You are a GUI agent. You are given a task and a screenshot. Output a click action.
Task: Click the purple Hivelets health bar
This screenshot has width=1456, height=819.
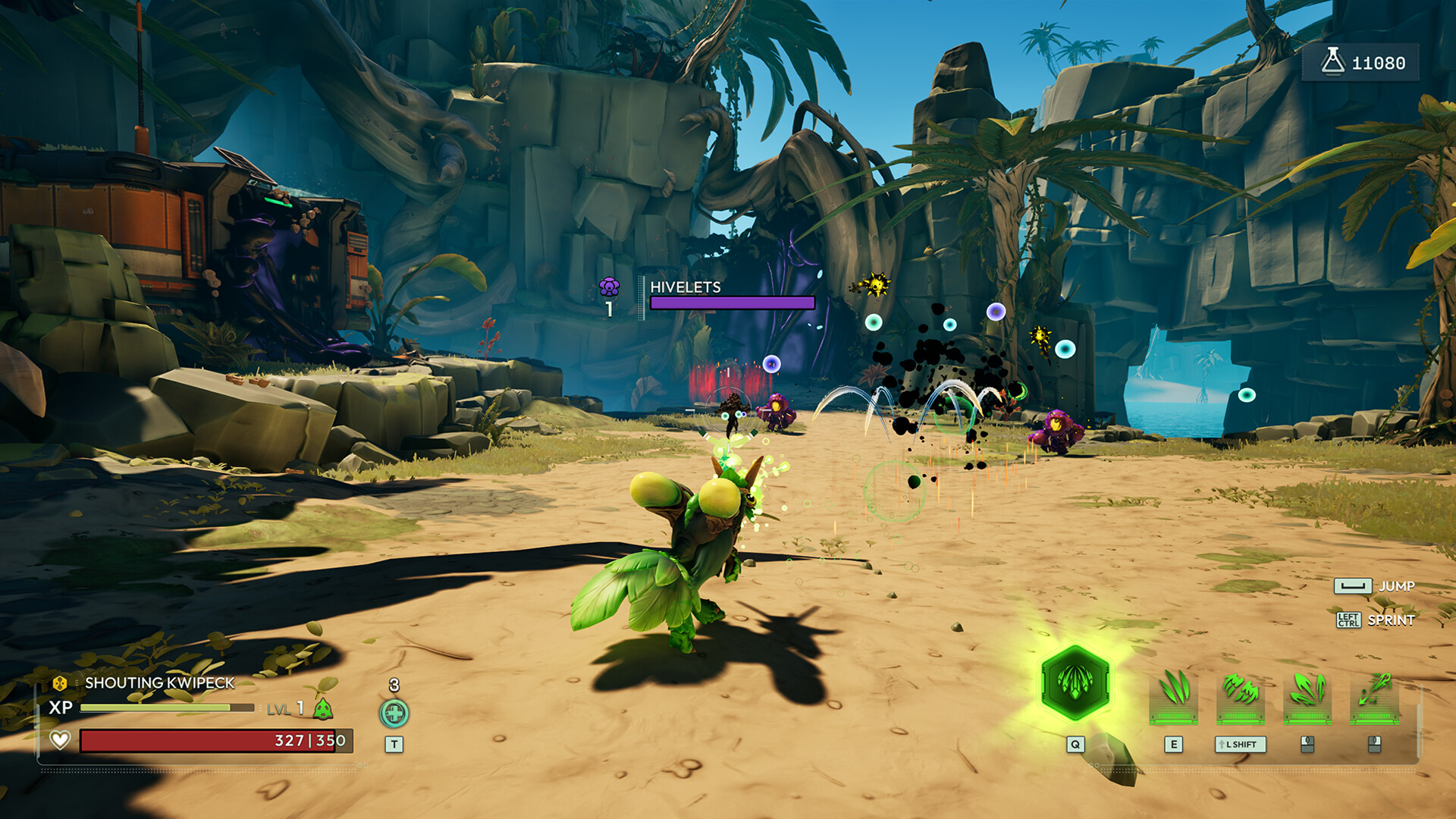(x=730, y=303)
